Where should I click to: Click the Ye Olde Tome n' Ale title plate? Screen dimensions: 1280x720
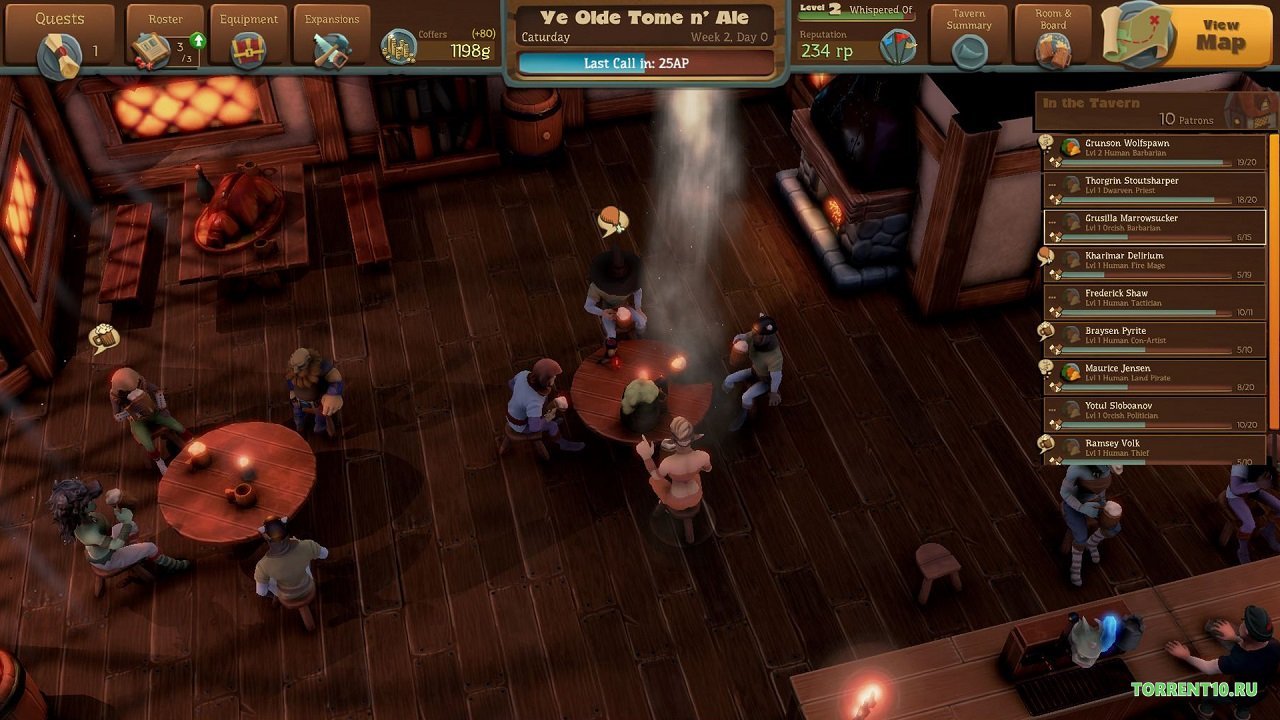coord(643,15)
